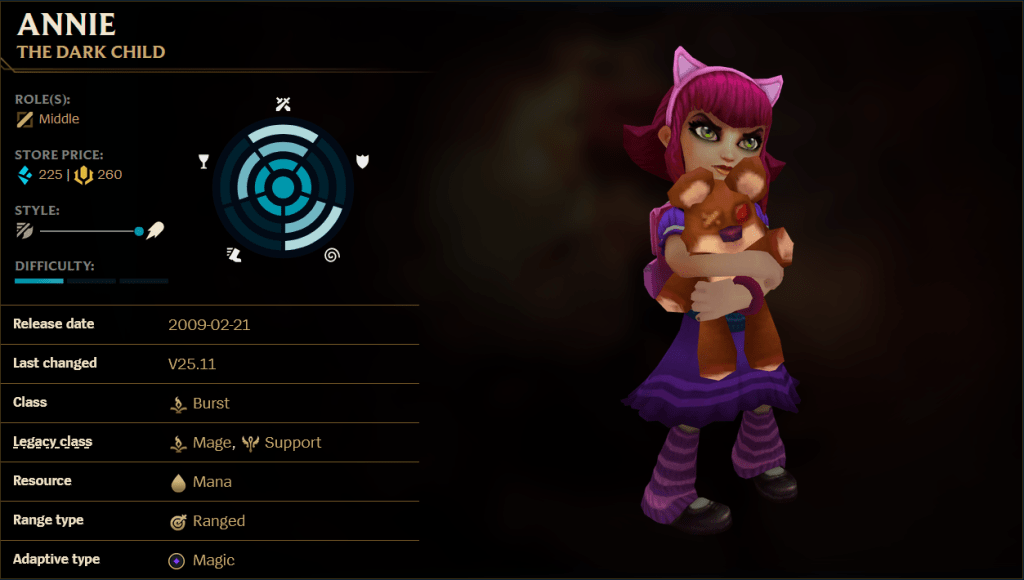Viewport: 1024px width, 580px height.
Task: Select the shield toughness icon
Action: coord(362,161)
